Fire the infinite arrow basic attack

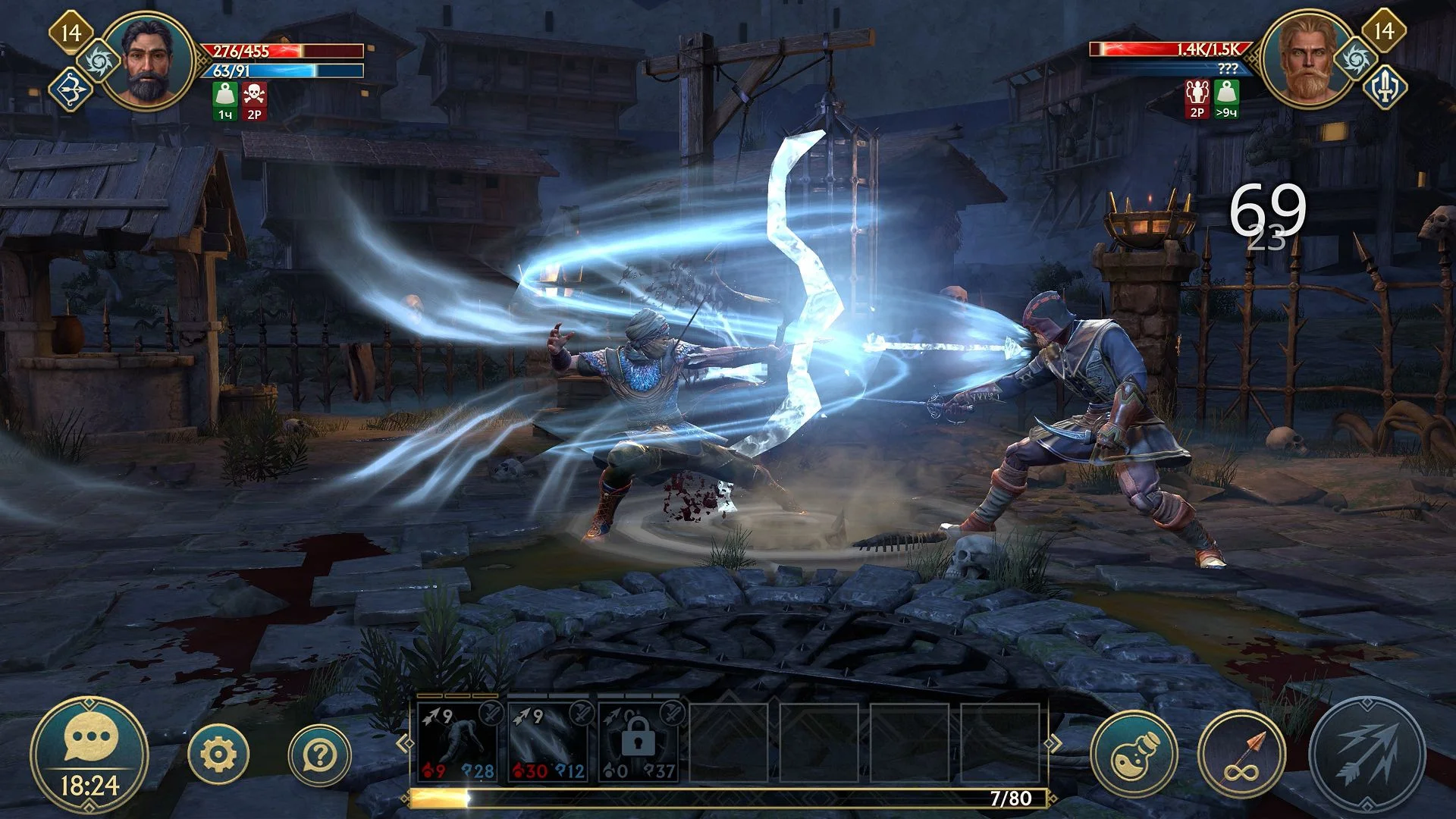[1241, 755]
